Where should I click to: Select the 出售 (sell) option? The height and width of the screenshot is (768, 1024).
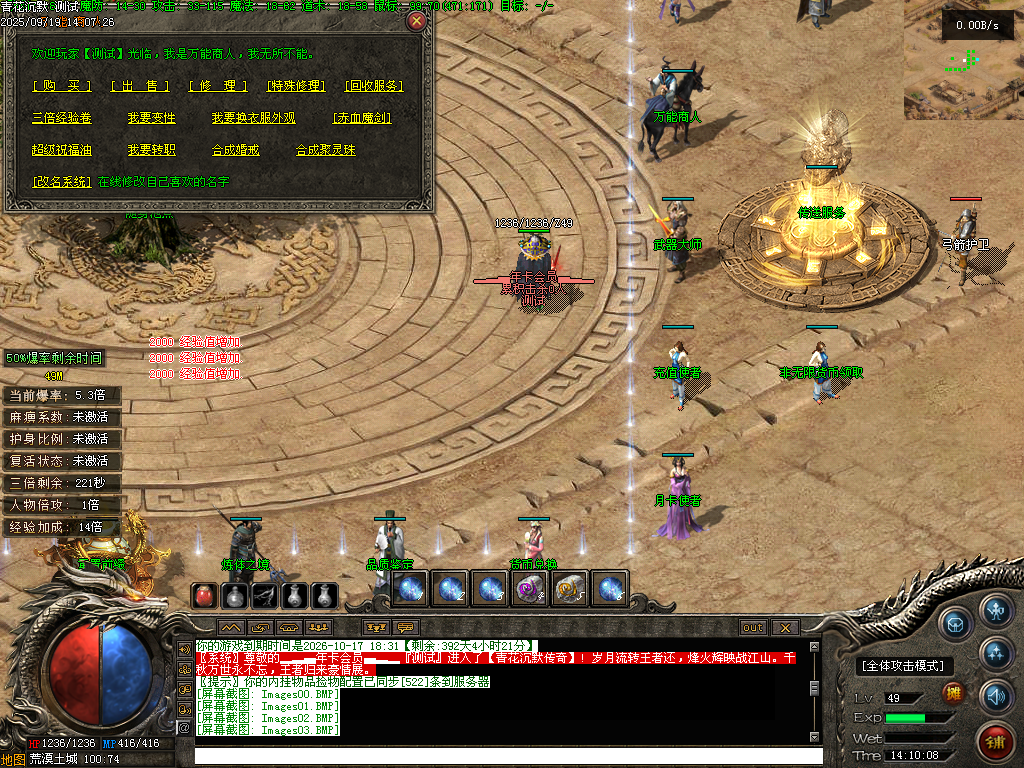[x=139, y=86]
